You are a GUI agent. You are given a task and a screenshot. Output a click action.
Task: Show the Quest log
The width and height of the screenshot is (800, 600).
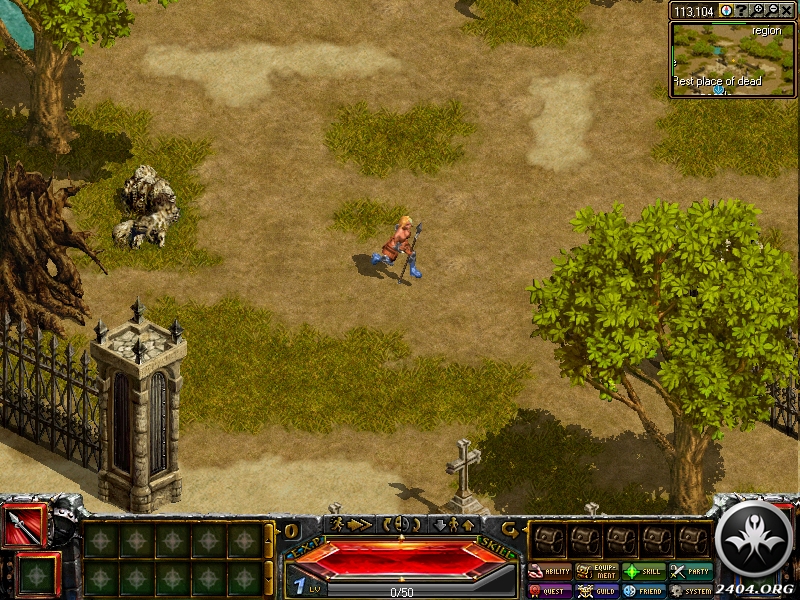tap(550, 591)
